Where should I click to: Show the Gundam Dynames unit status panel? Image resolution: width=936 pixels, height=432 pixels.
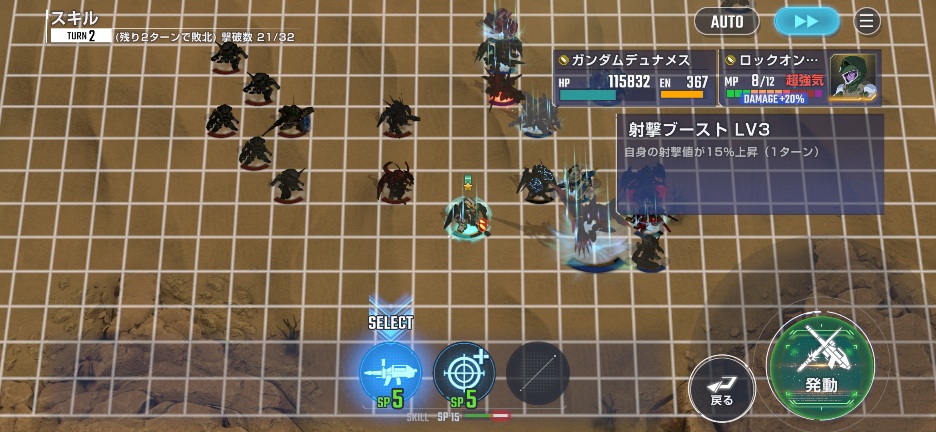pos(634,78)
